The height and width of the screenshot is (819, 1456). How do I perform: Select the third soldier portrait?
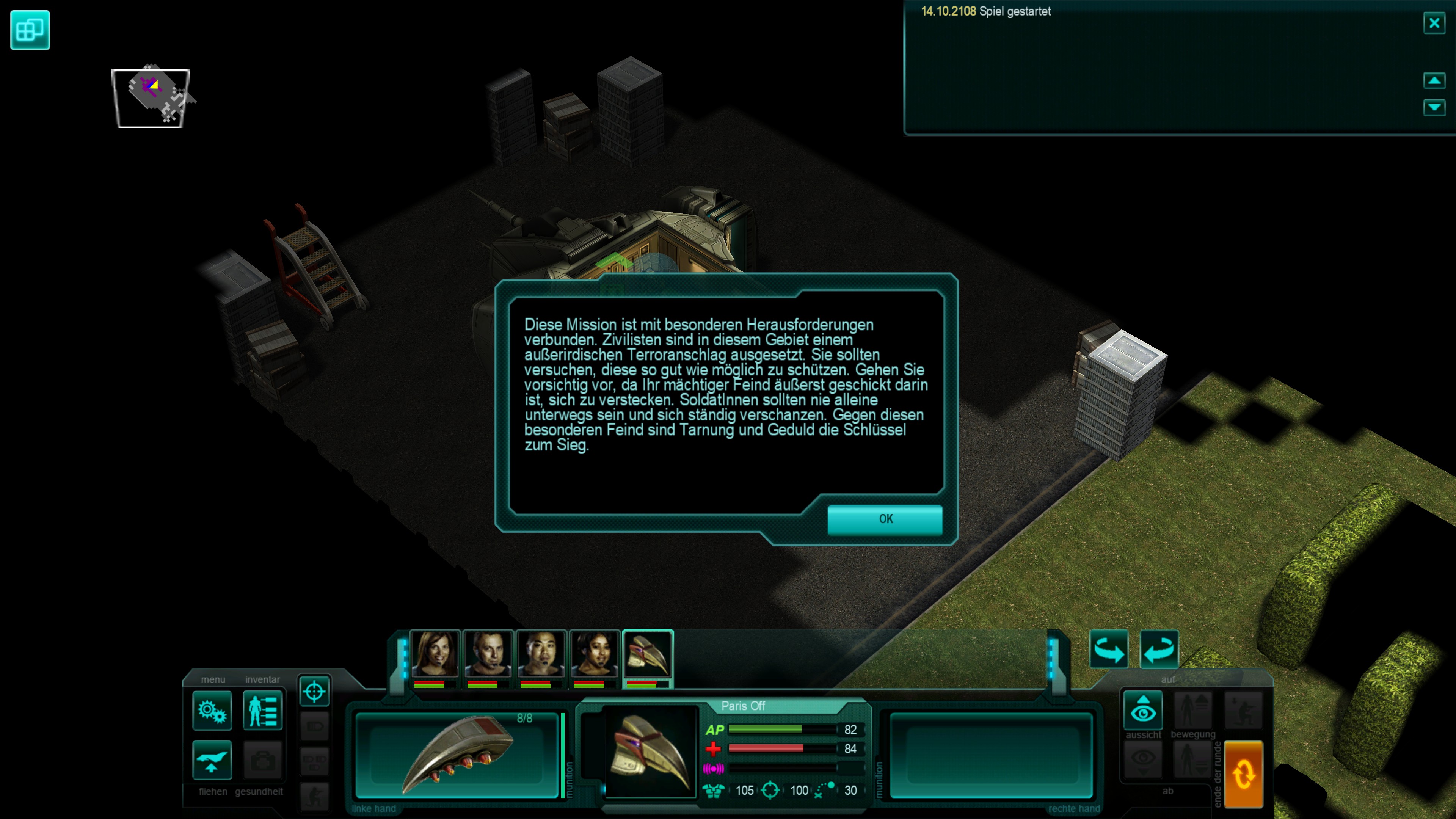point(541,654)
